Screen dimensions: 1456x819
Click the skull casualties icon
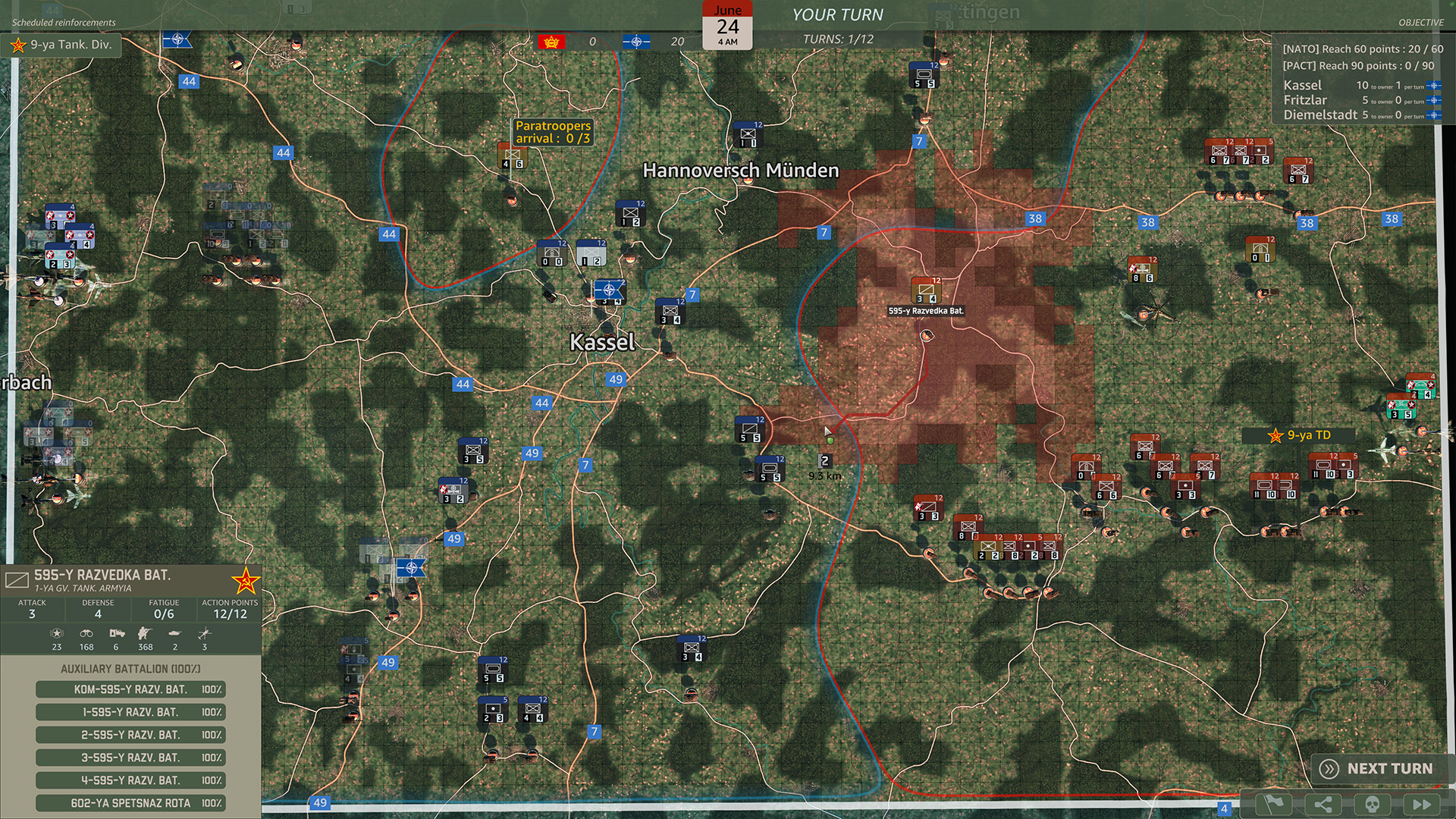click(1373, 805)
